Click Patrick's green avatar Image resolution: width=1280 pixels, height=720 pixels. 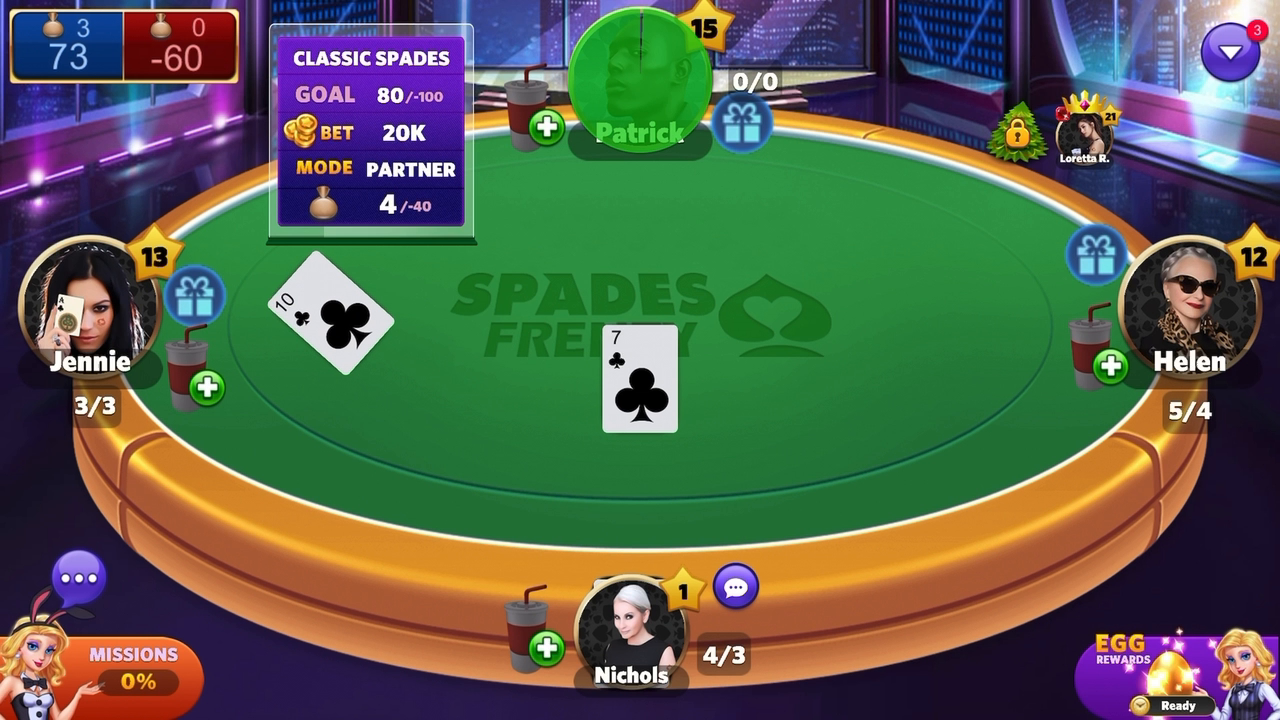(640, 72)
